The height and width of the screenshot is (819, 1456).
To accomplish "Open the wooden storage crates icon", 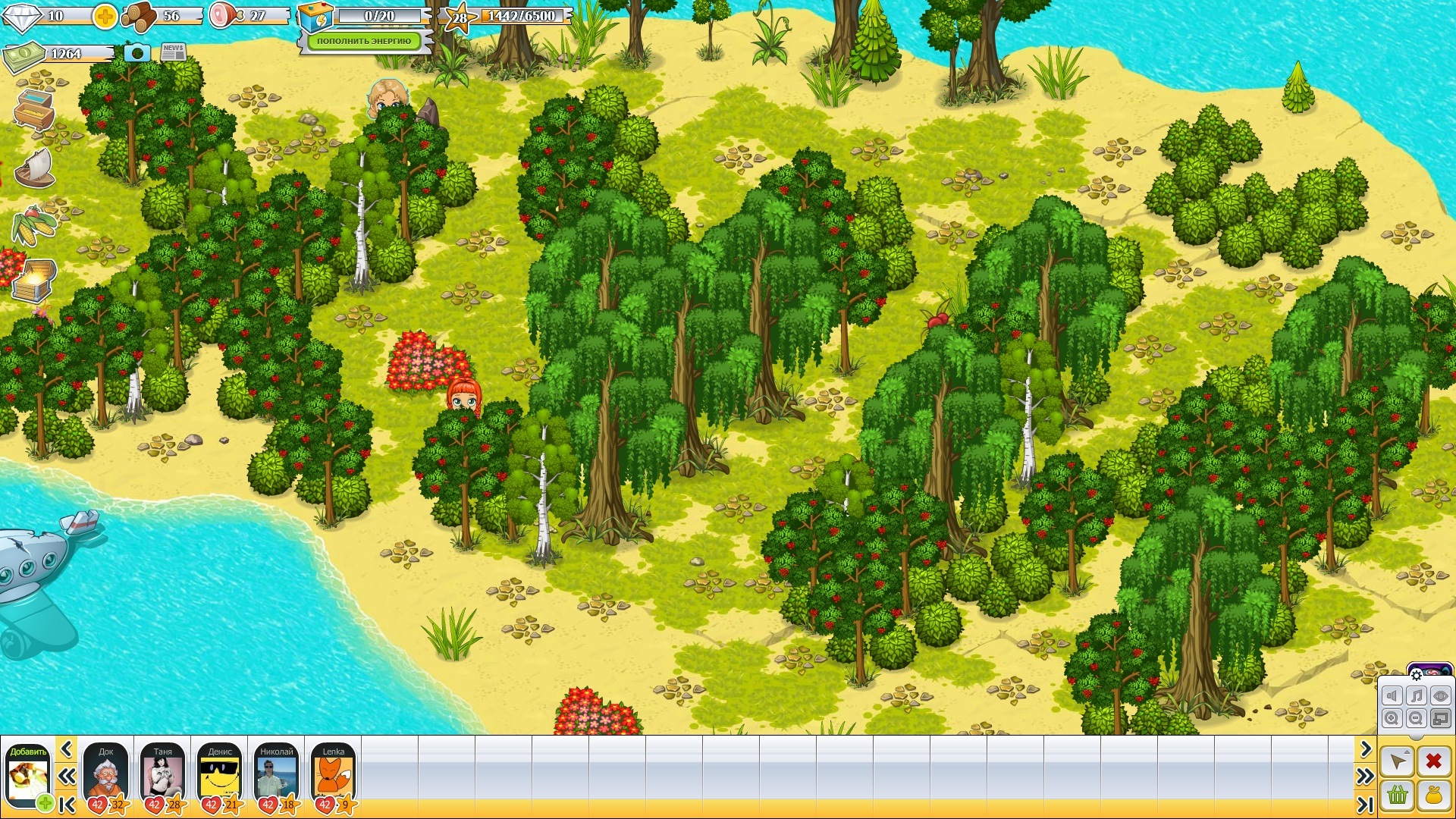I will (x=34, y=110).
